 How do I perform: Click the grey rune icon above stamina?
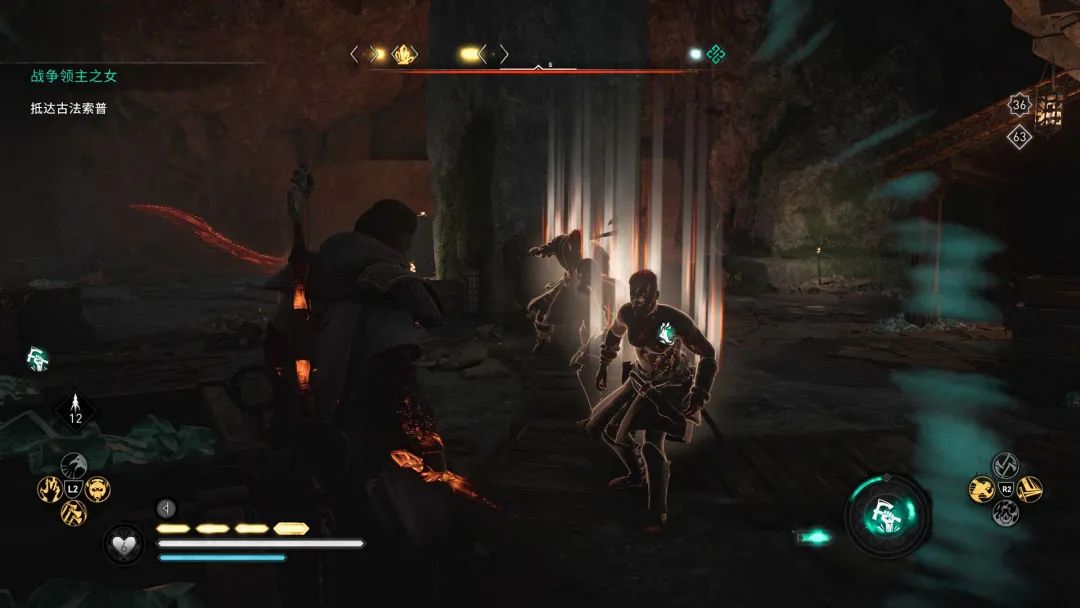167,508
